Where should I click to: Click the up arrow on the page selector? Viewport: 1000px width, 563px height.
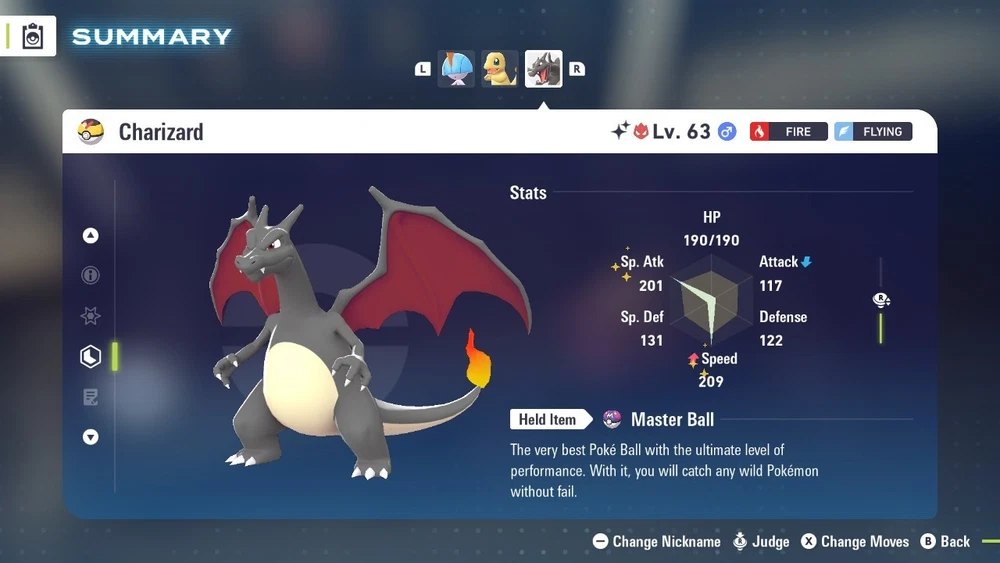click(91, 236)
